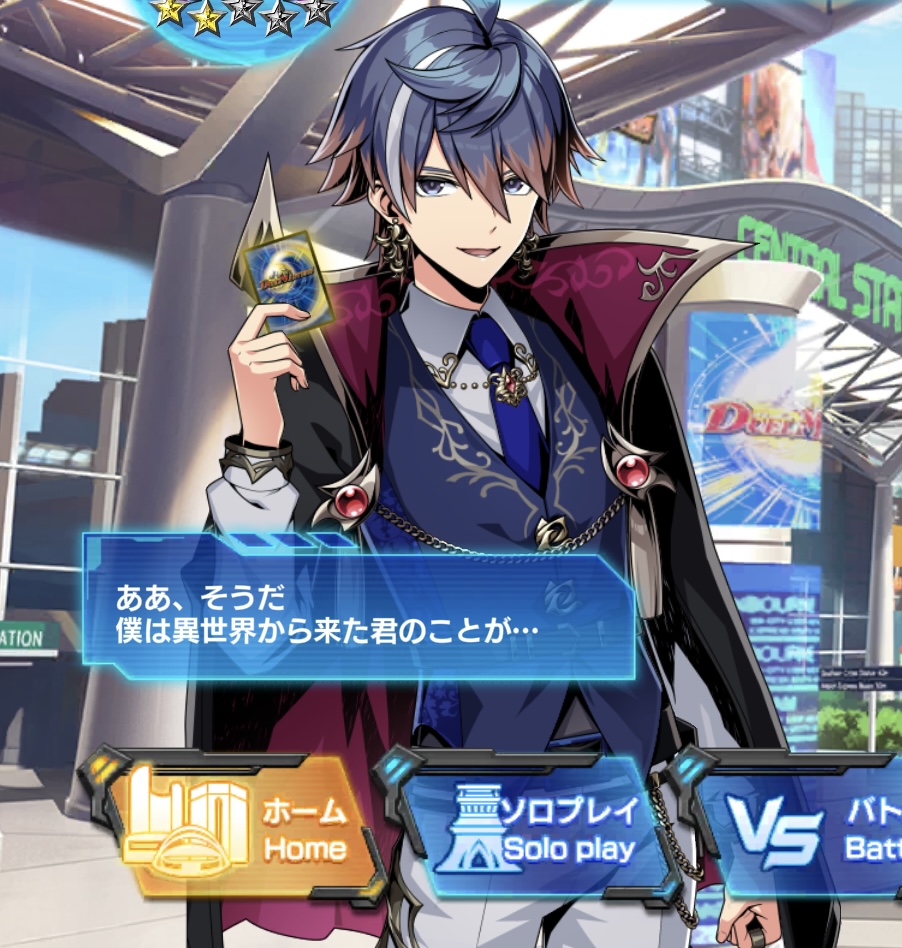
Task: Open the Home menu tab
Action: click(245, 829)
